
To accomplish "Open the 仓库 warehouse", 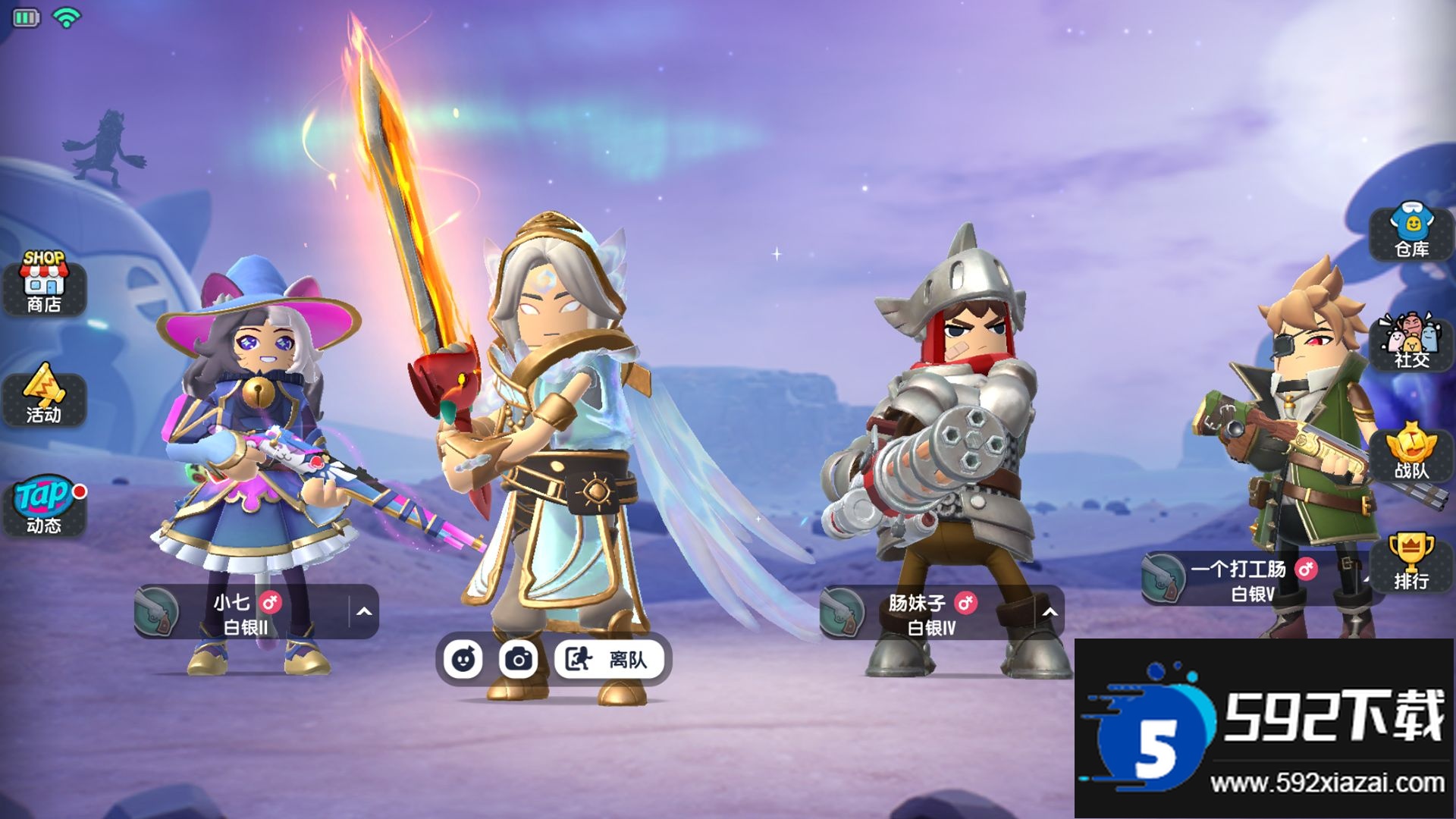I will 1411,232.
